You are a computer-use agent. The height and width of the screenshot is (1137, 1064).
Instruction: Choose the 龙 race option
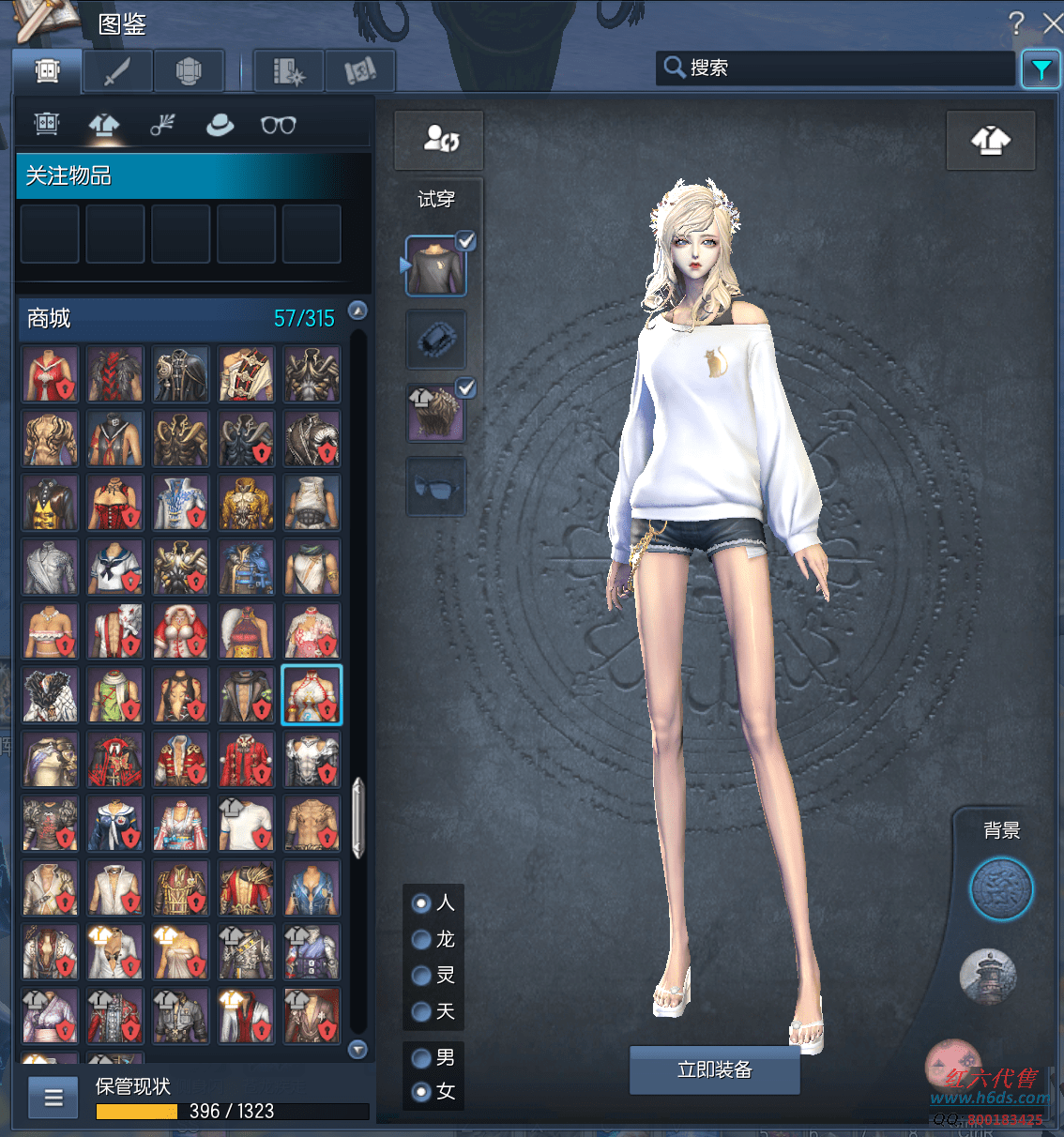coord(422,939)
